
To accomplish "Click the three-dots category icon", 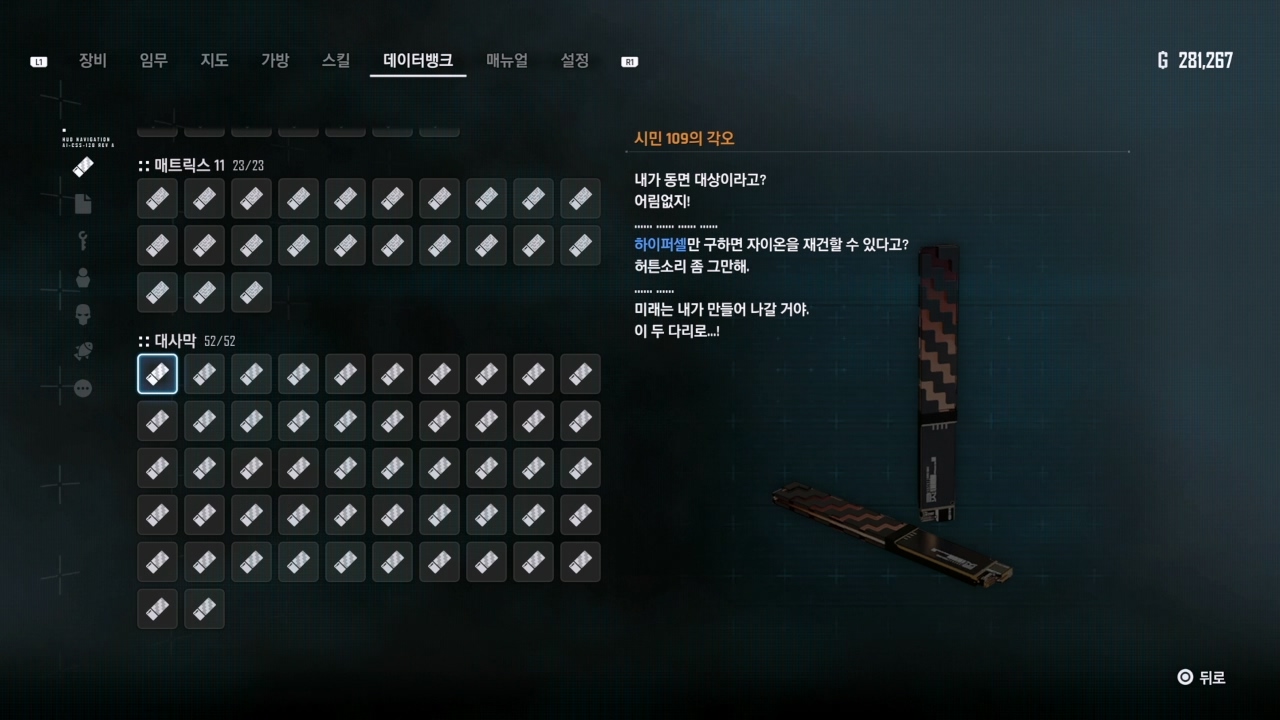I will [83, 388].
